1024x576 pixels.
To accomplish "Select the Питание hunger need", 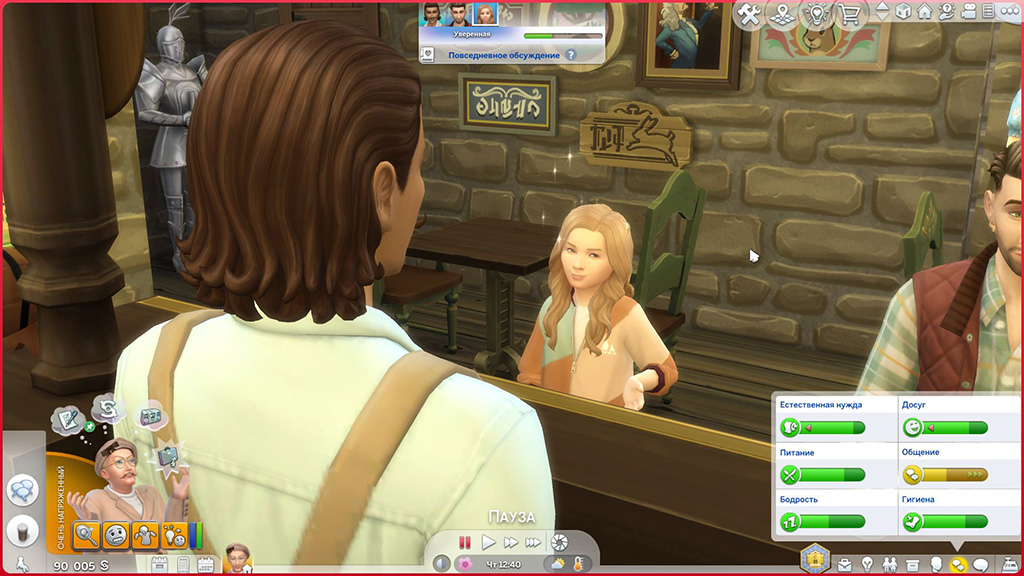I will pos(822,474).
